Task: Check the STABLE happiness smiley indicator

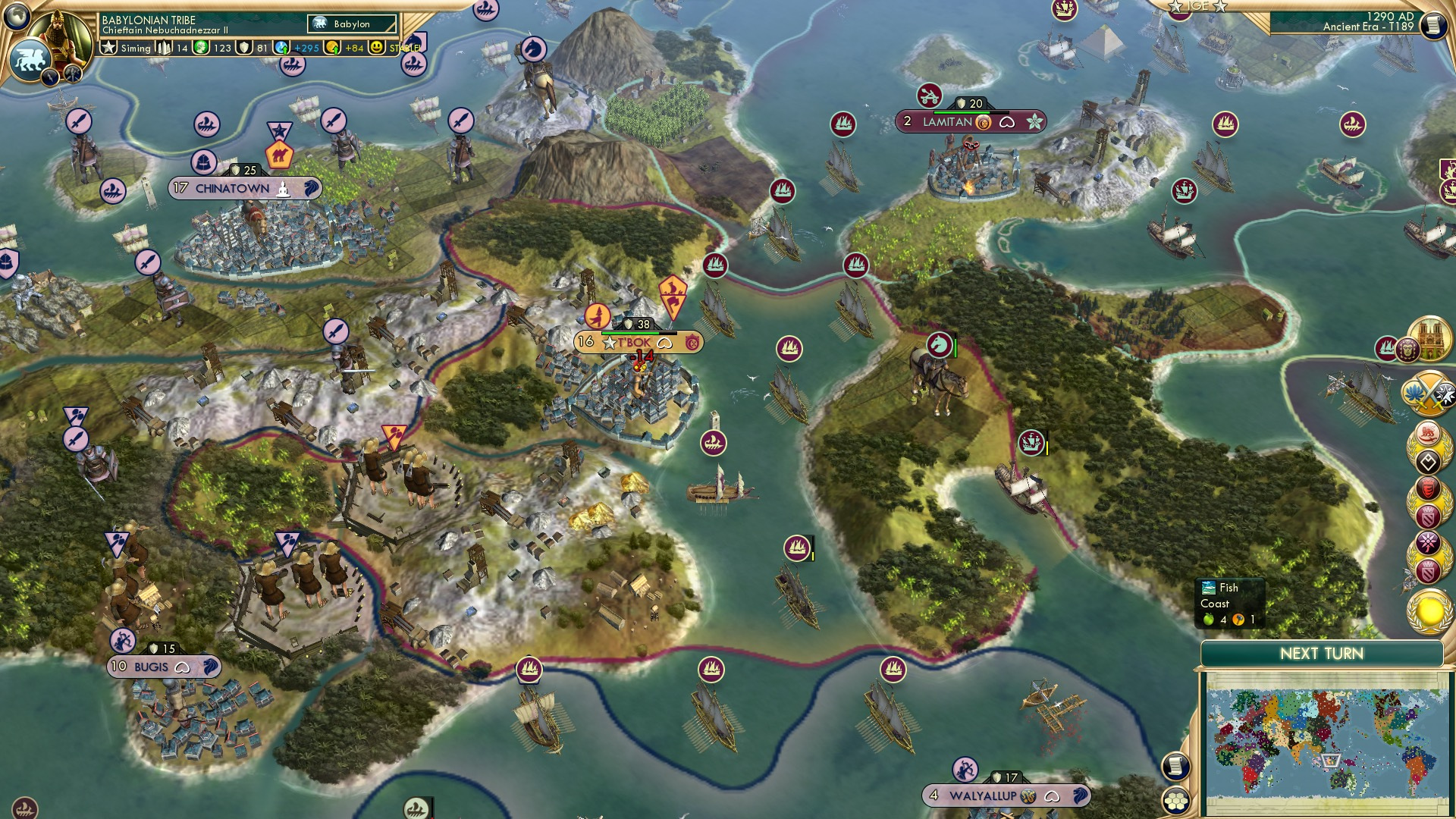Action: pyautogui.click(x=377, y=47)
